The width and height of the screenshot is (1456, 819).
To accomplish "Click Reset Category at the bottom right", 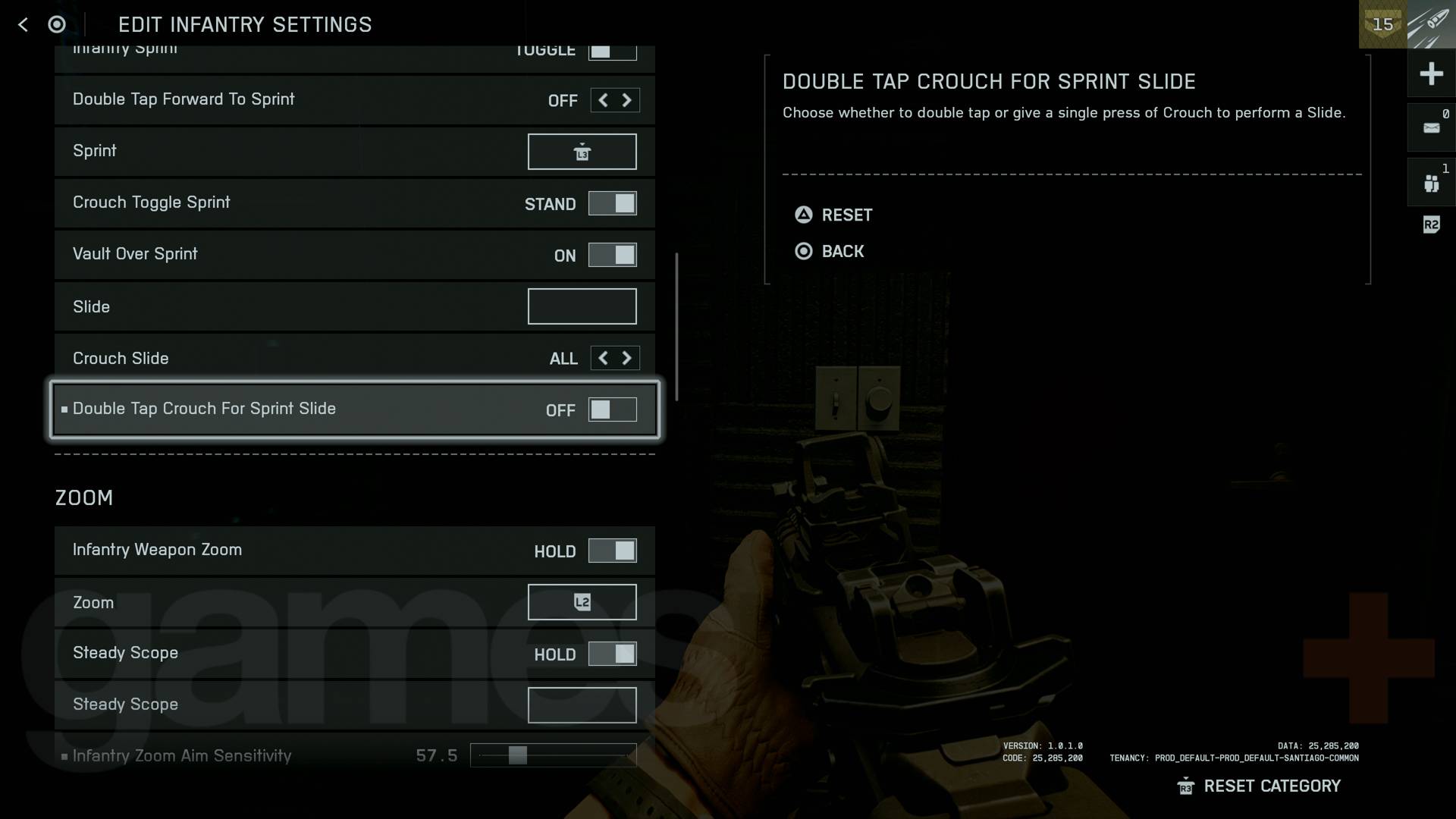I will pyautogui.click(x=1272, y=786).
